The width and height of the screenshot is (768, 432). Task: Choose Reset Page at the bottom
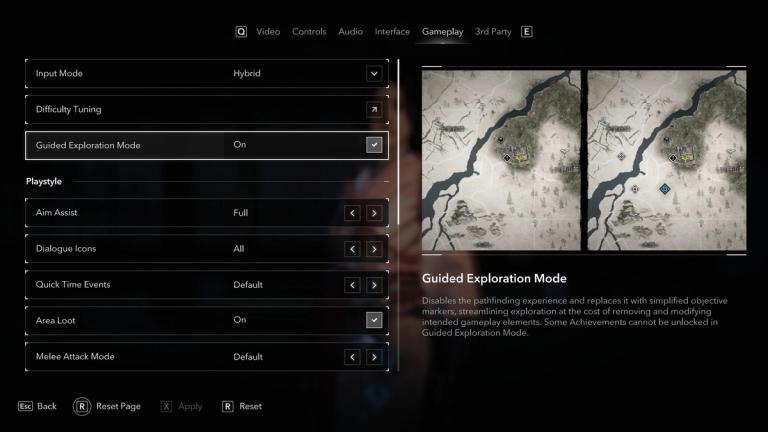point(108,407)
